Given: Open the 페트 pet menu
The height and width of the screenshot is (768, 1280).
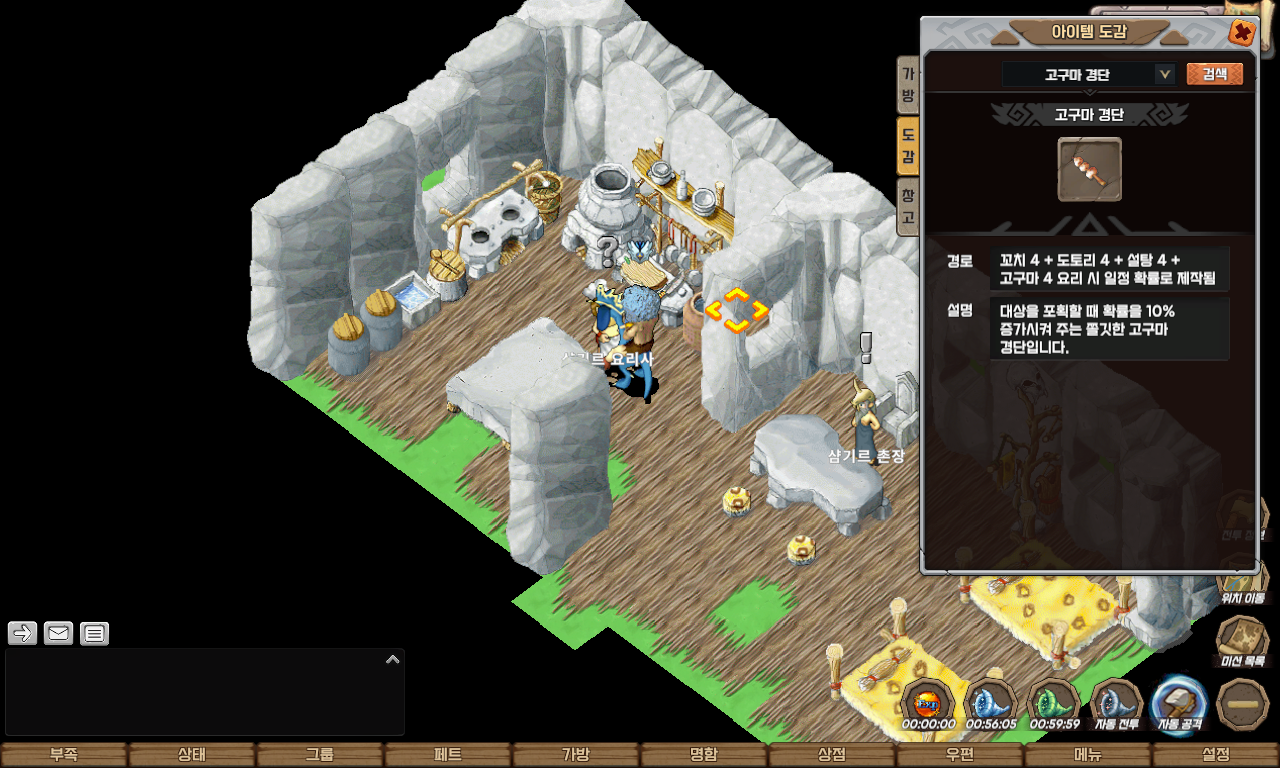Looking at the screenshot, I should tap(448, 755).
